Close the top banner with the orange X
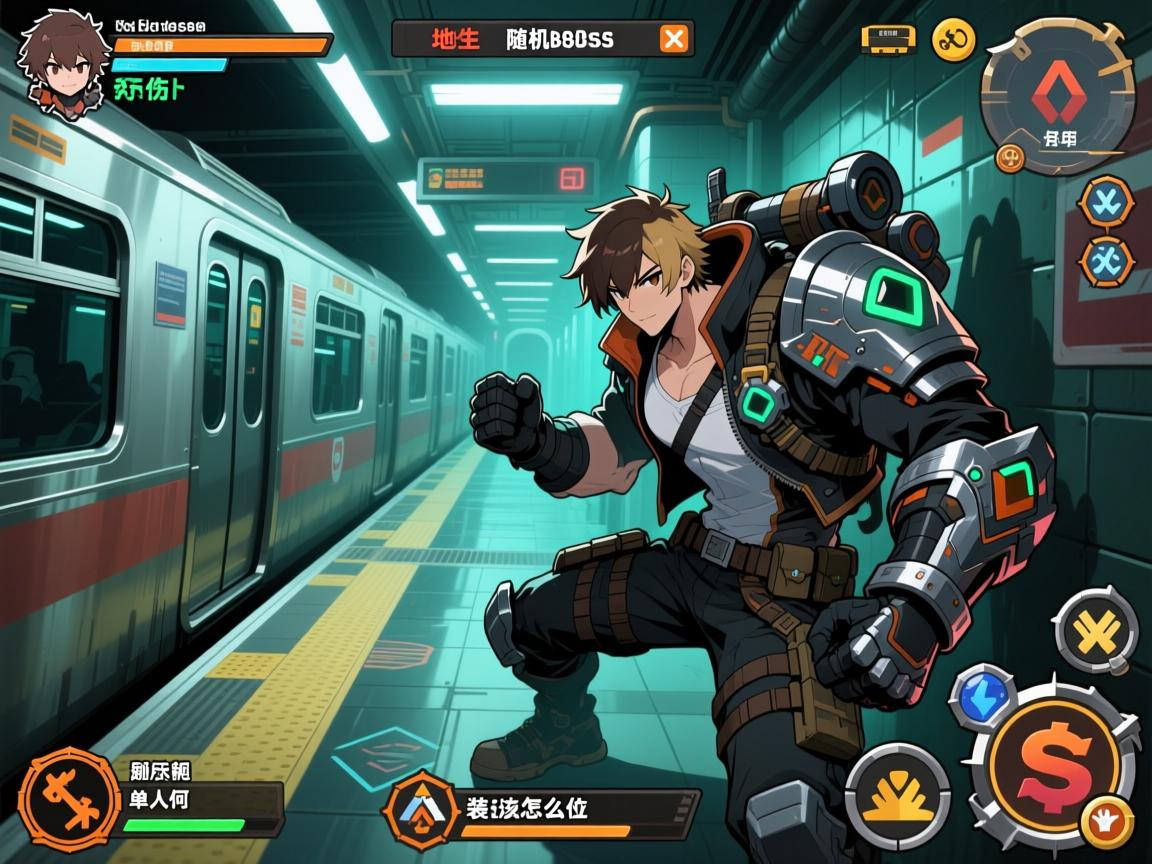 tap(675, 39)
